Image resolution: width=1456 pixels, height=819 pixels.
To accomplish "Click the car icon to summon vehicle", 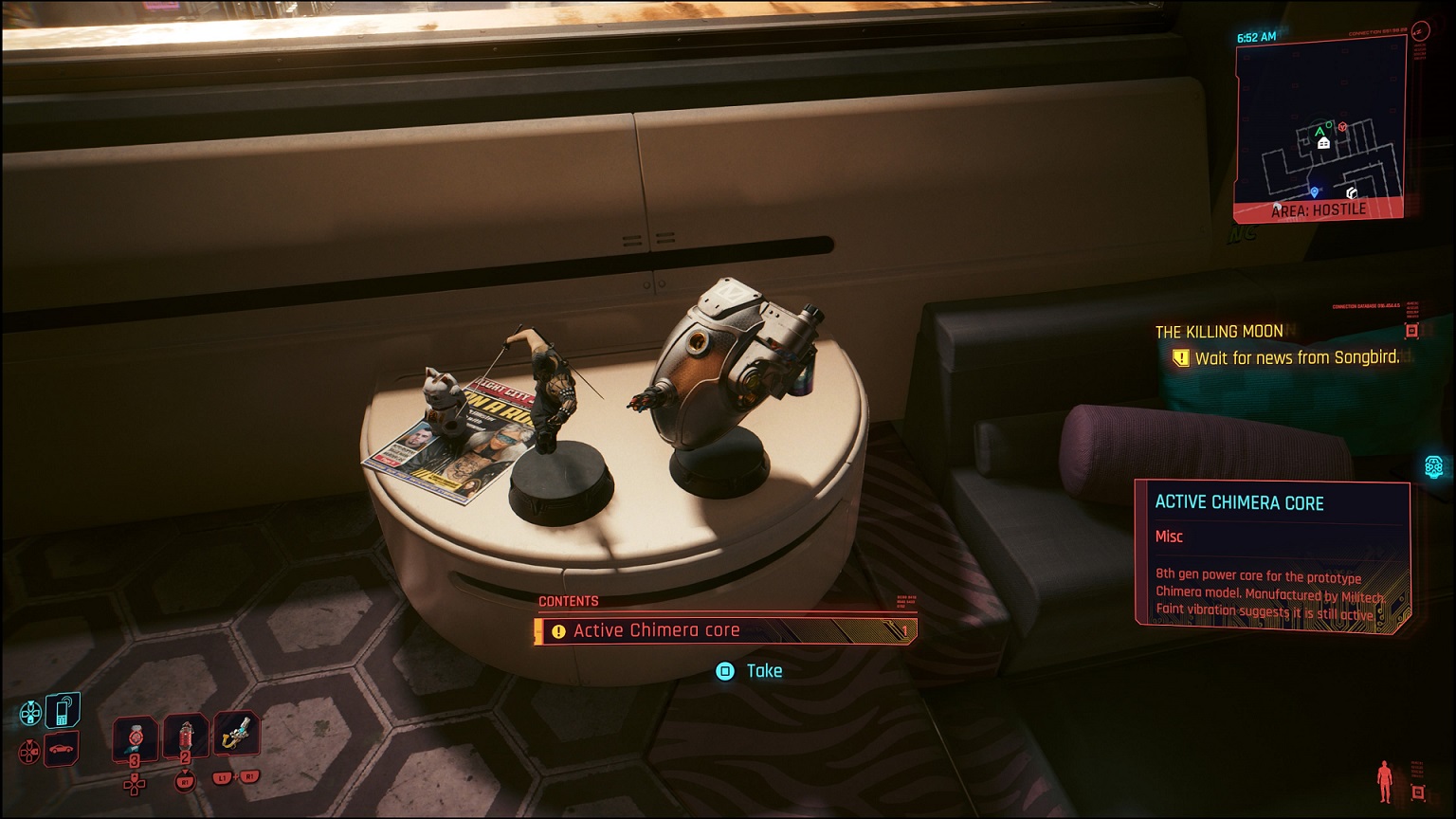I will coord(61,749).
